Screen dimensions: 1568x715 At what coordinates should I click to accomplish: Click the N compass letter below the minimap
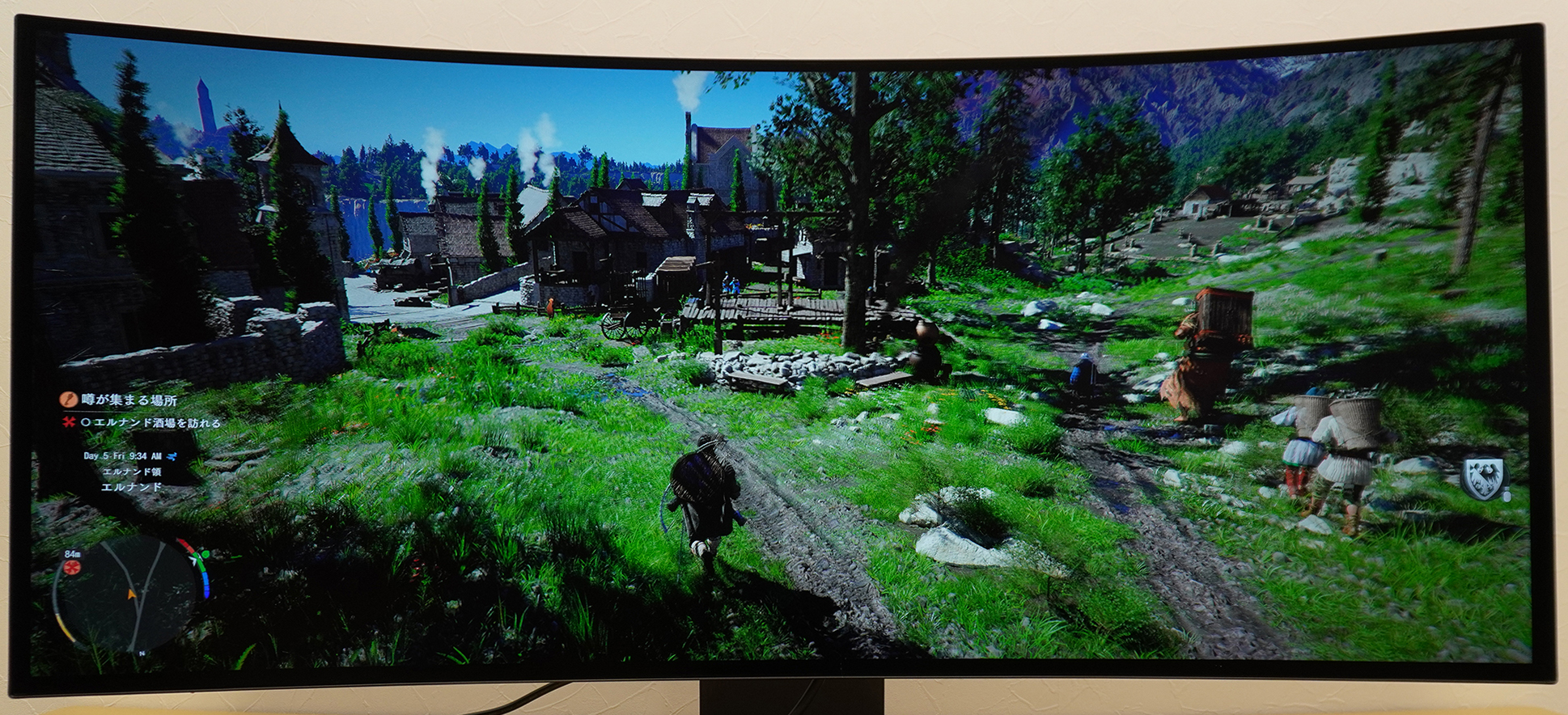[142, 654]
